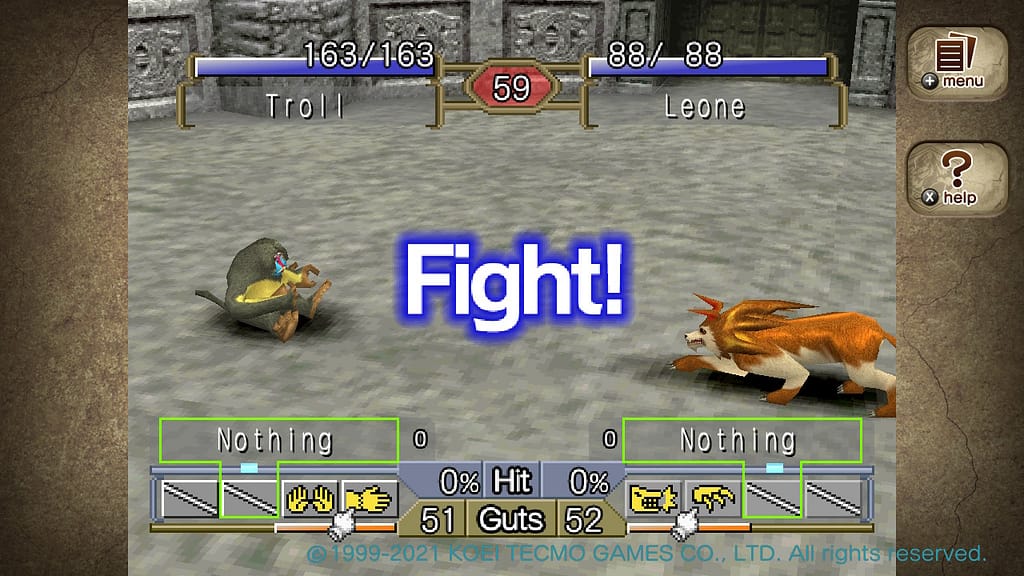Open the menu button
This screenshot has width=1024, height=576.
(x=957, y=62)
